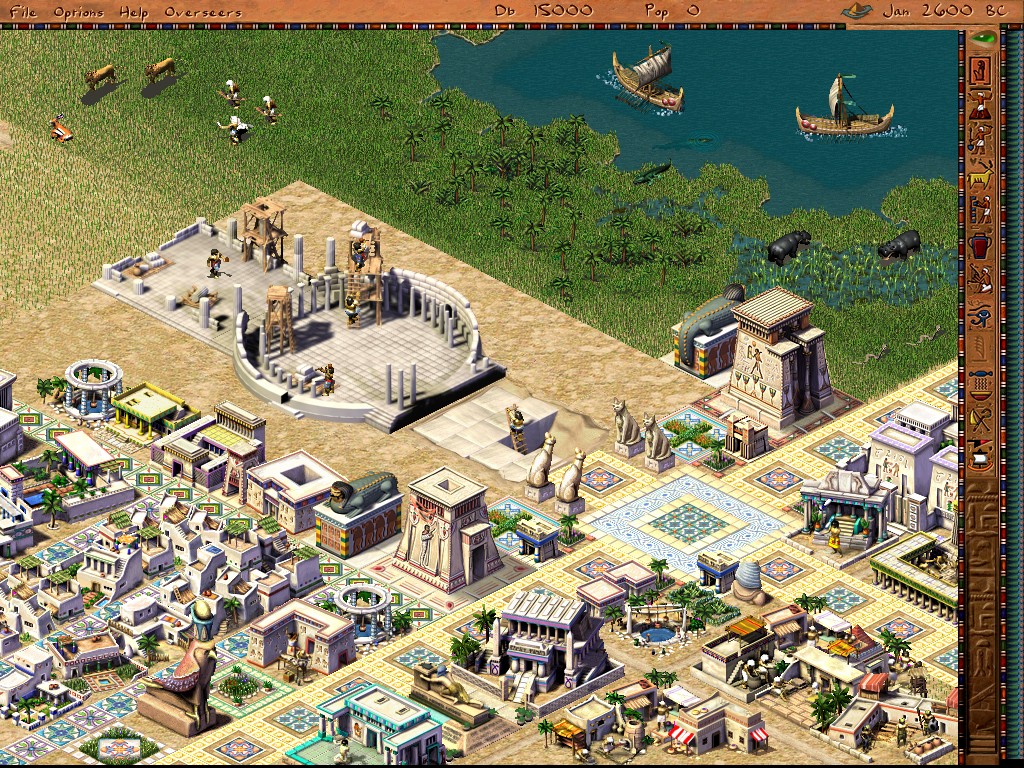Open the Help menu
This screenshot has width=1024, height=768.
click(x=131, y=11)
